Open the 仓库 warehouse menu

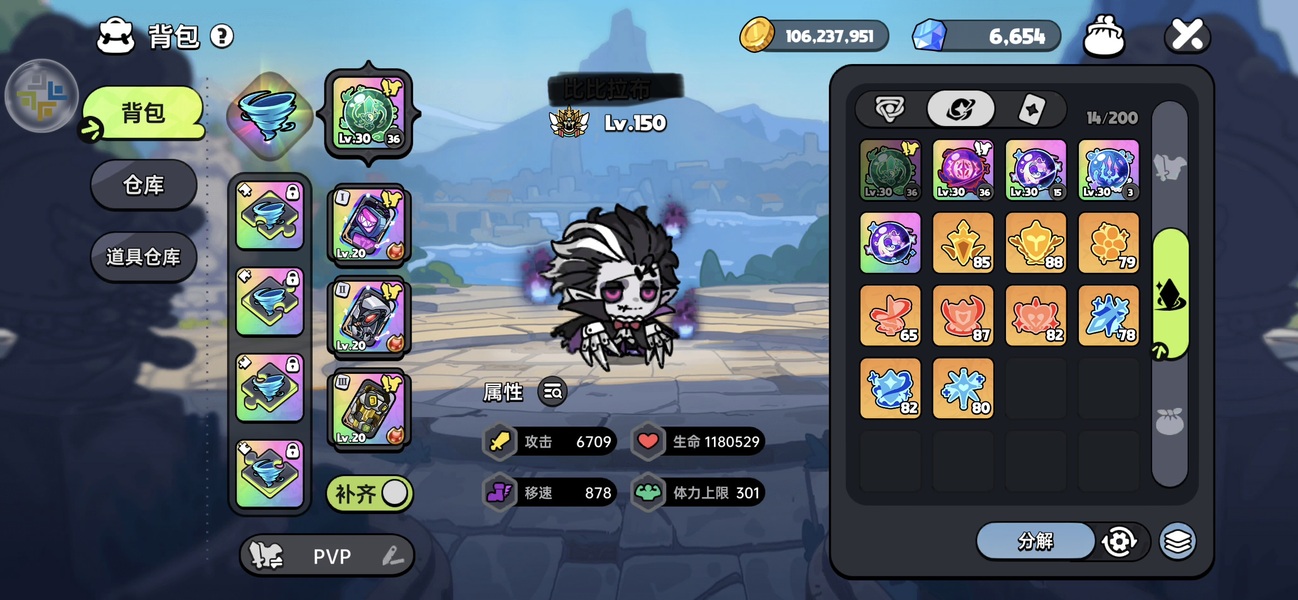coord(143,185)
